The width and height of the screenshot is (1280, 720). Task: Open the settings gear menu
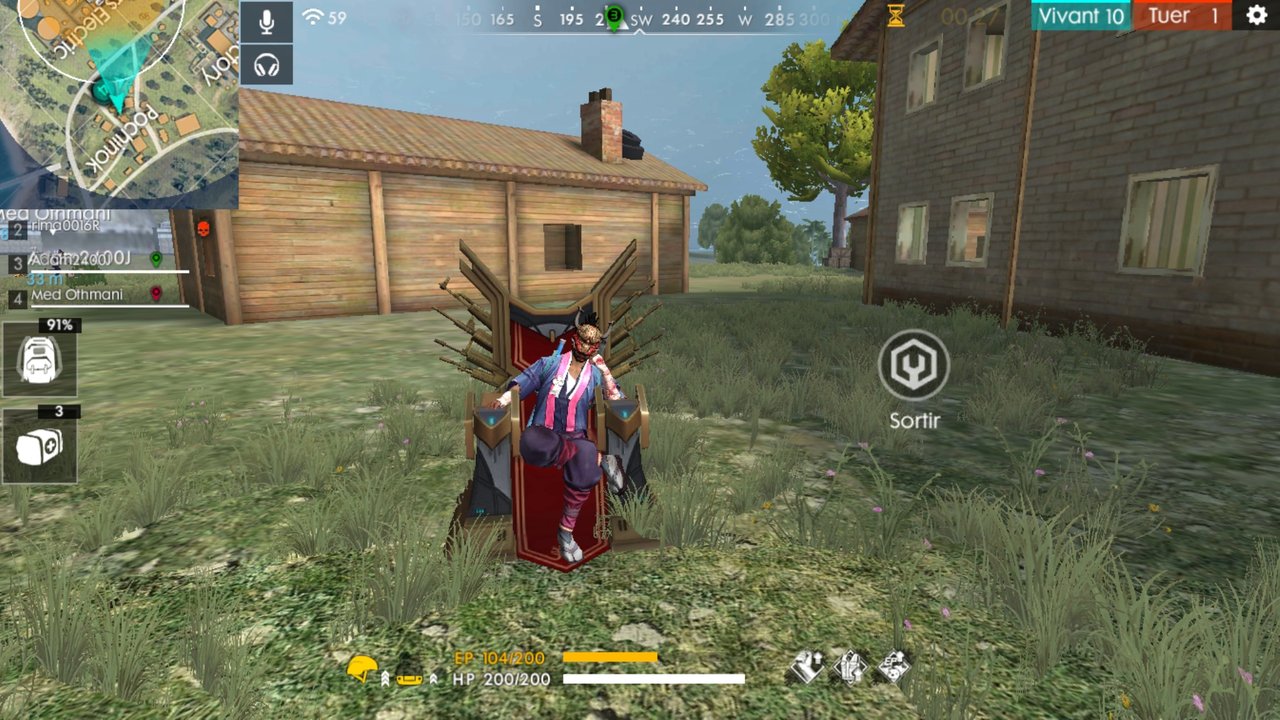pyautogui.click(x=1255, y=16)
